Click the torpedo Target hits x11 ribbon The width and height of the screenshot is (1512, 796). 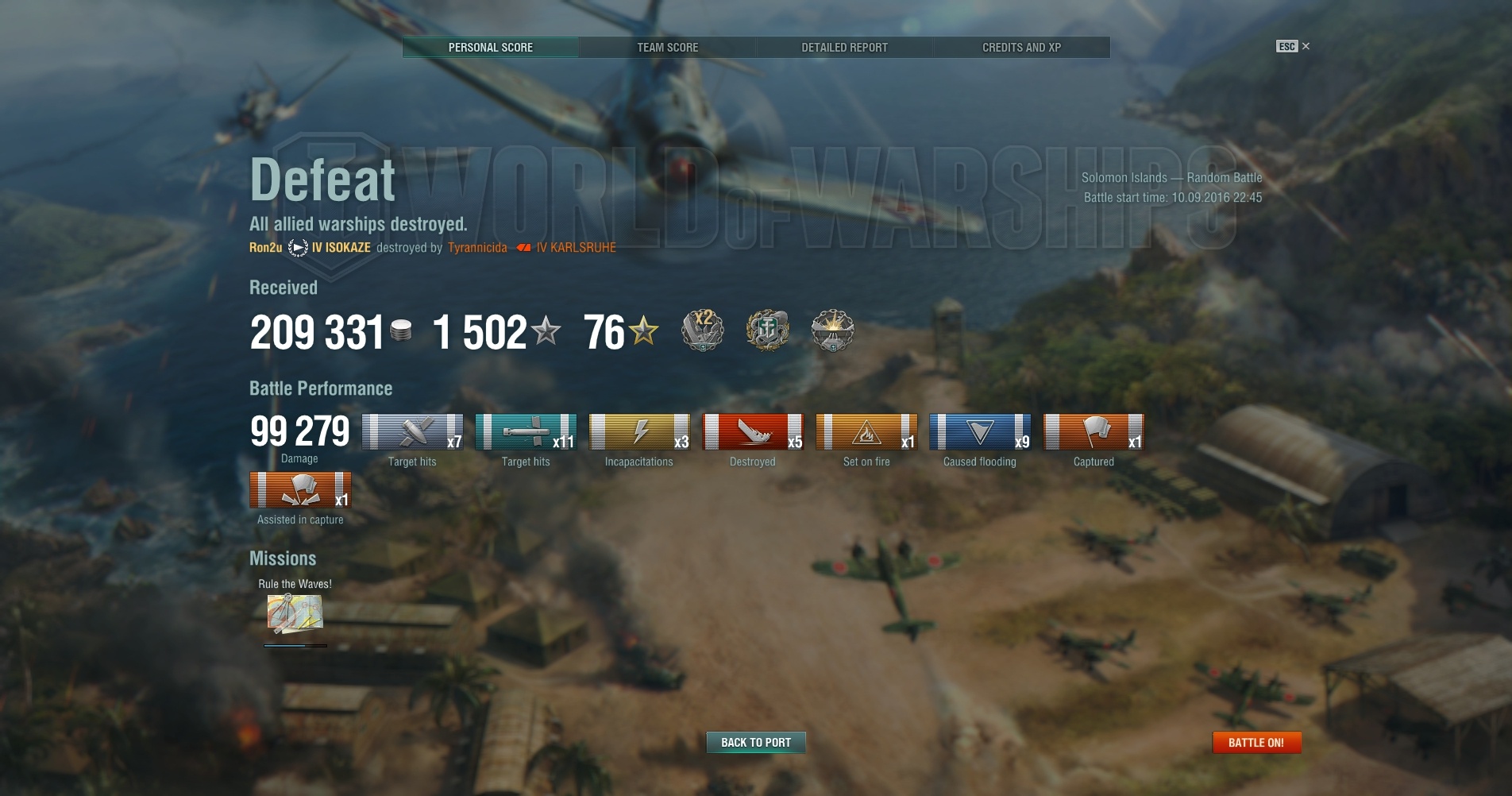point(526,432)
